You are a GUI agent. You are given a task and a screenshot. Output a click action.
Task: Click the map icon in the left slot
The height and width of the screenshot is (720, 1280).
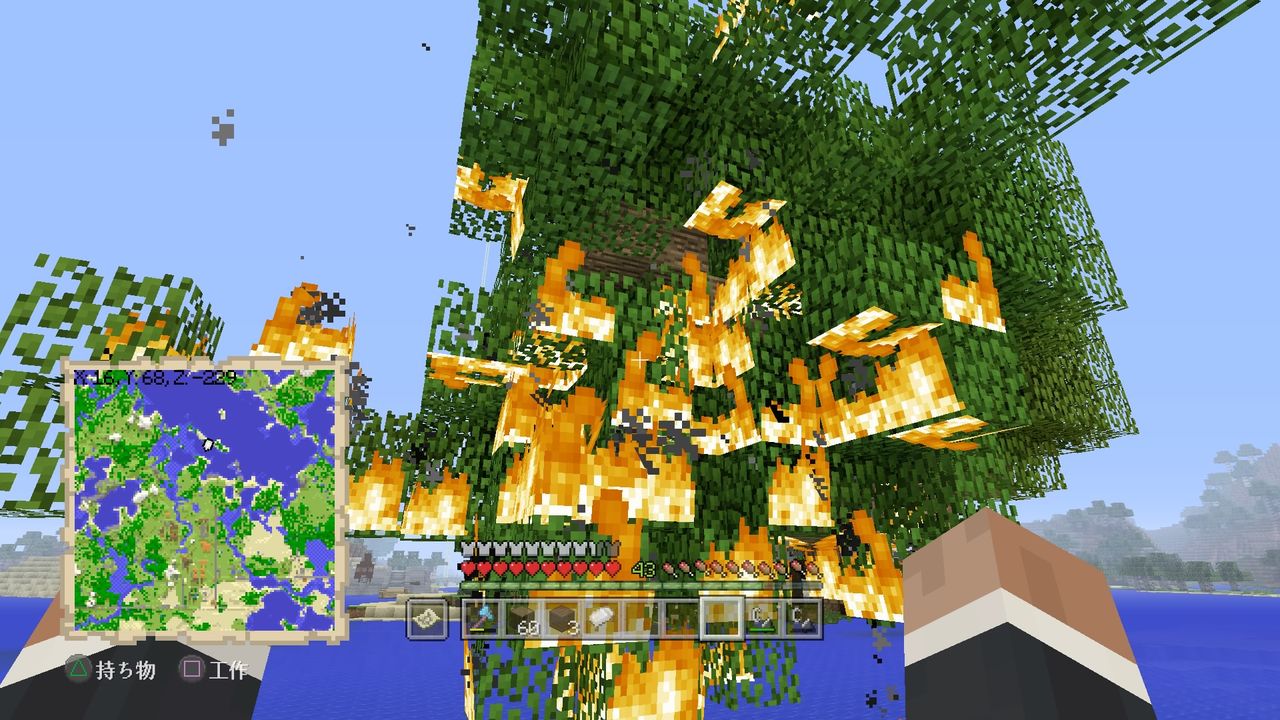(x=429, y=617)
